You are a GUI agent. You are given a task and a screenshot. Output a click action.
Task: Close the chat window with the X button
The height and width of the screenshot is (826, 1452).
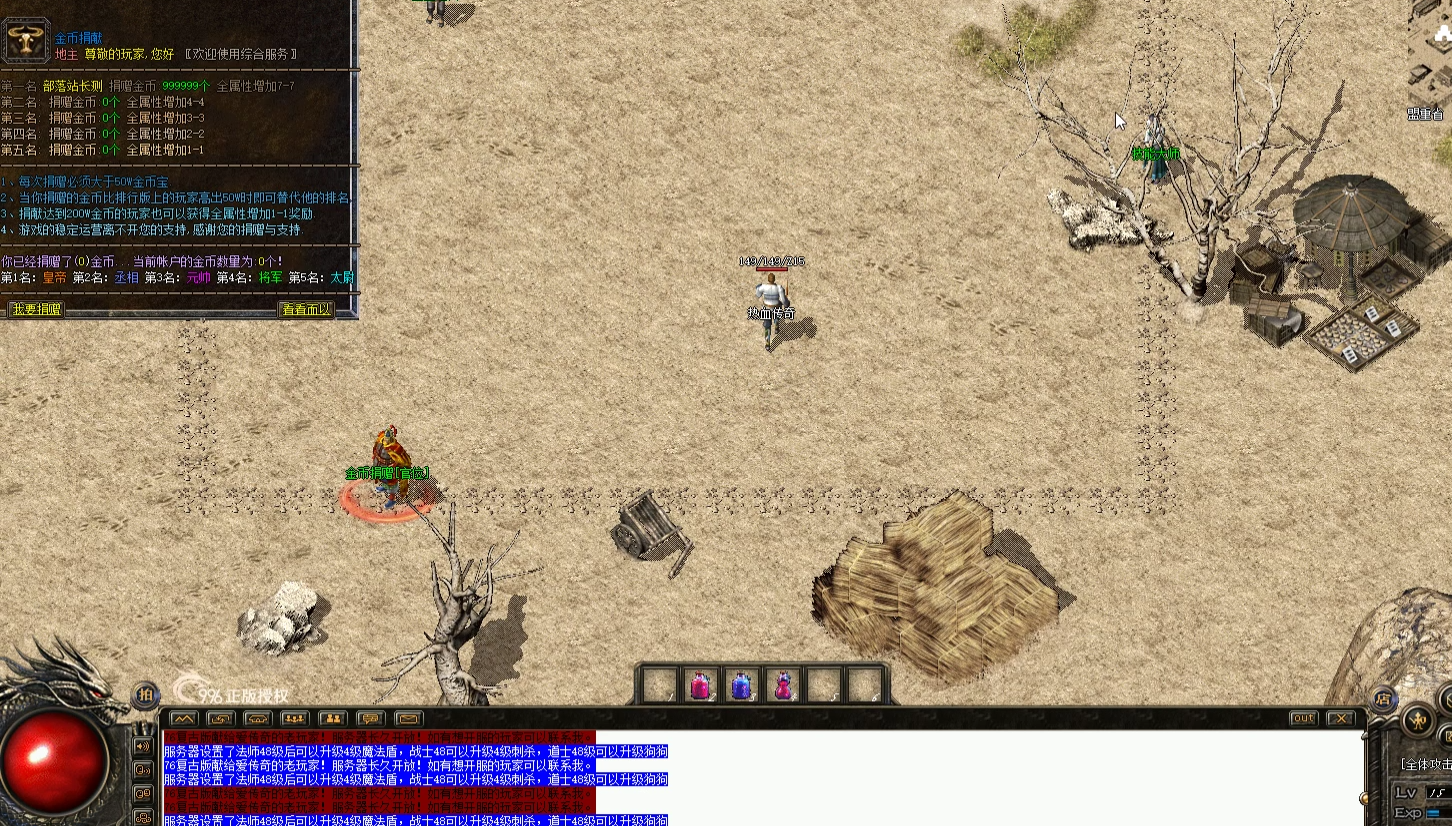pyautogui.click(x=1340, y=718)
